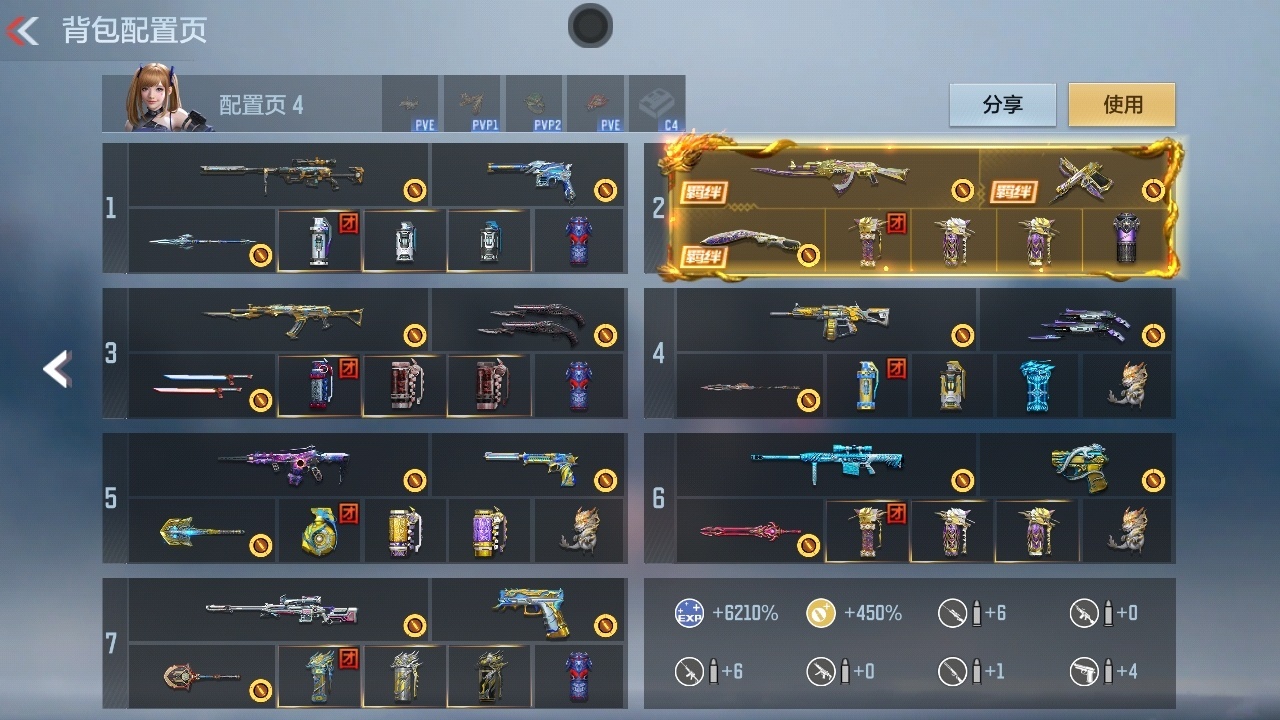Image resolution: width=1280 pixels, height=720 pixels.
Task: Select the purple galaxy rifle in bag 5
Action: [282, 465]
